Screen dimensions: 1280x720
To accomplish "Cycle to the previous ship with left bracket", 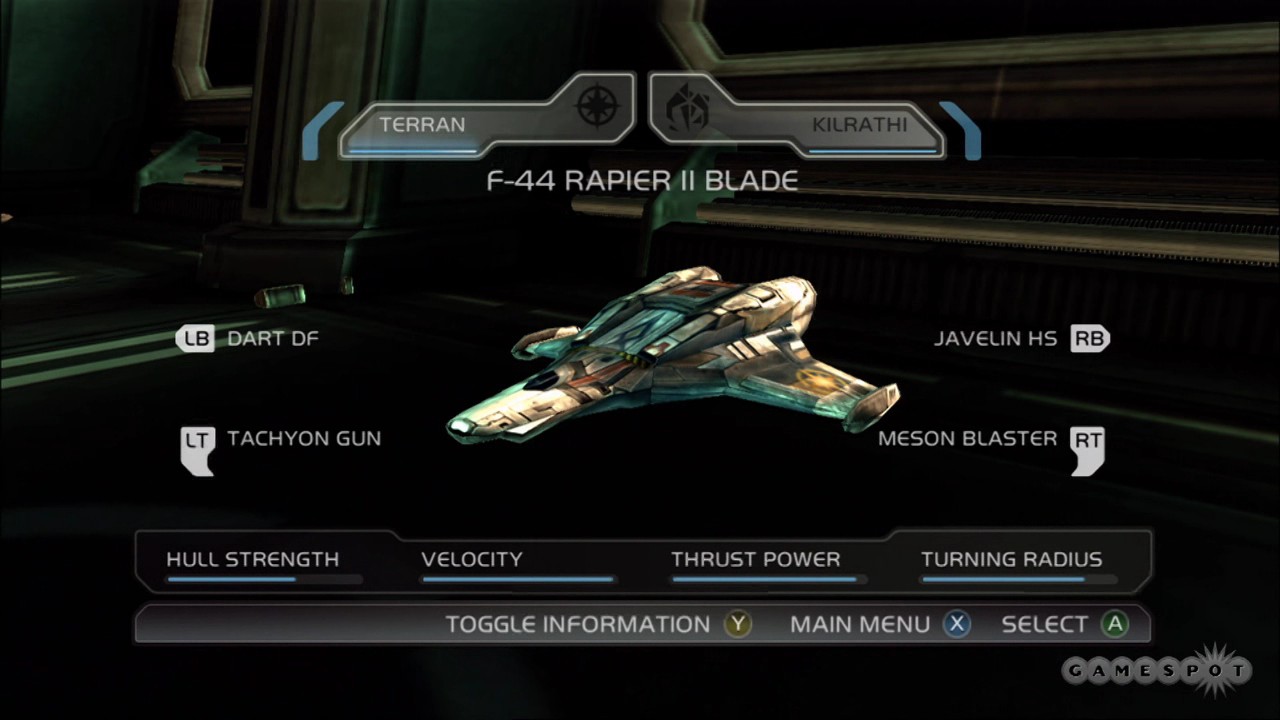I will pos(320,130).
